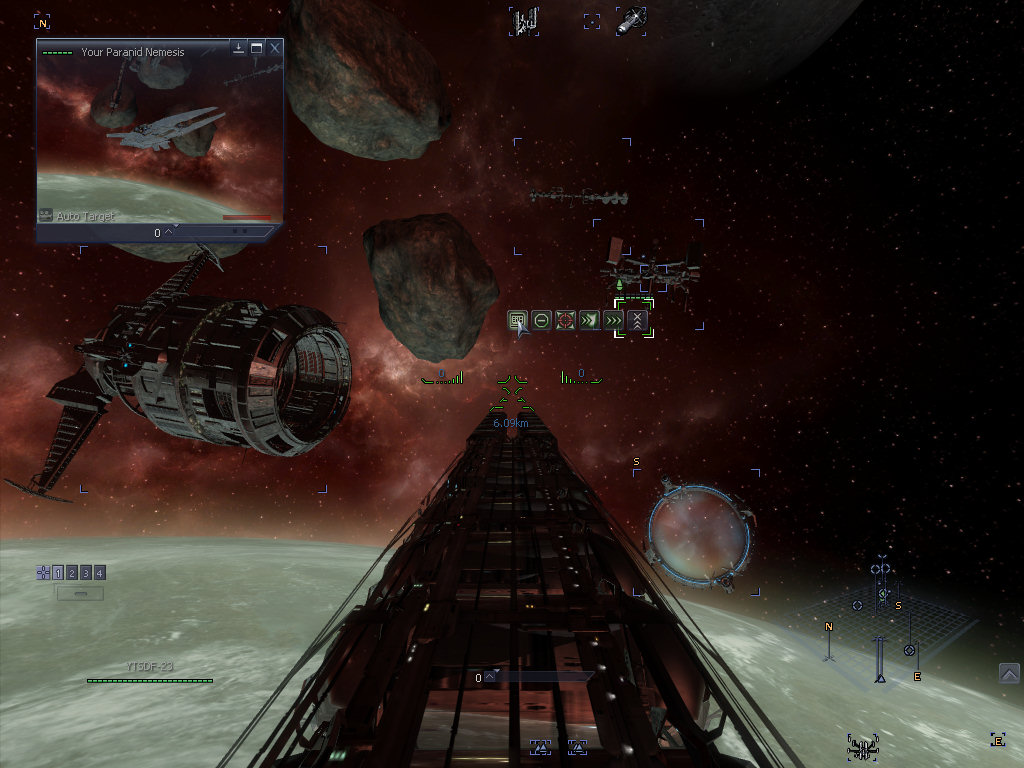
Task: Select weapon group 1
Action: (x=58, y=573)
